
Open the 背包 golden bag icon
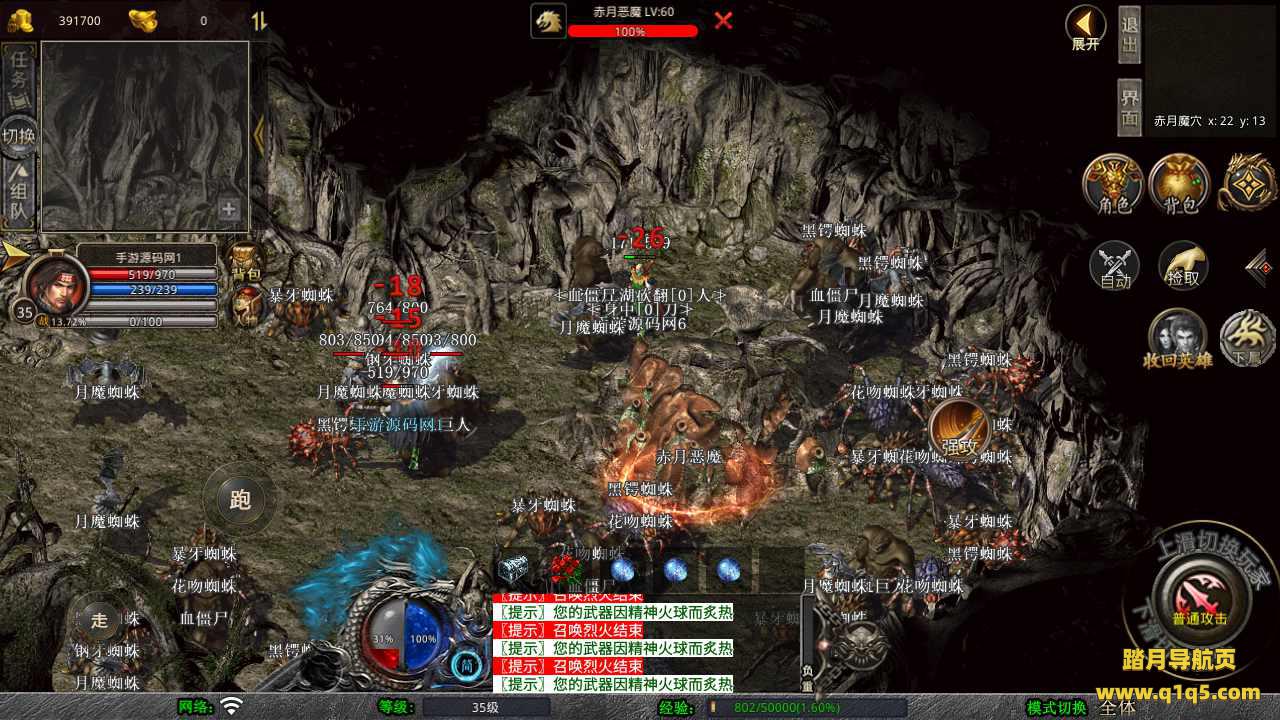point(1179,184)
